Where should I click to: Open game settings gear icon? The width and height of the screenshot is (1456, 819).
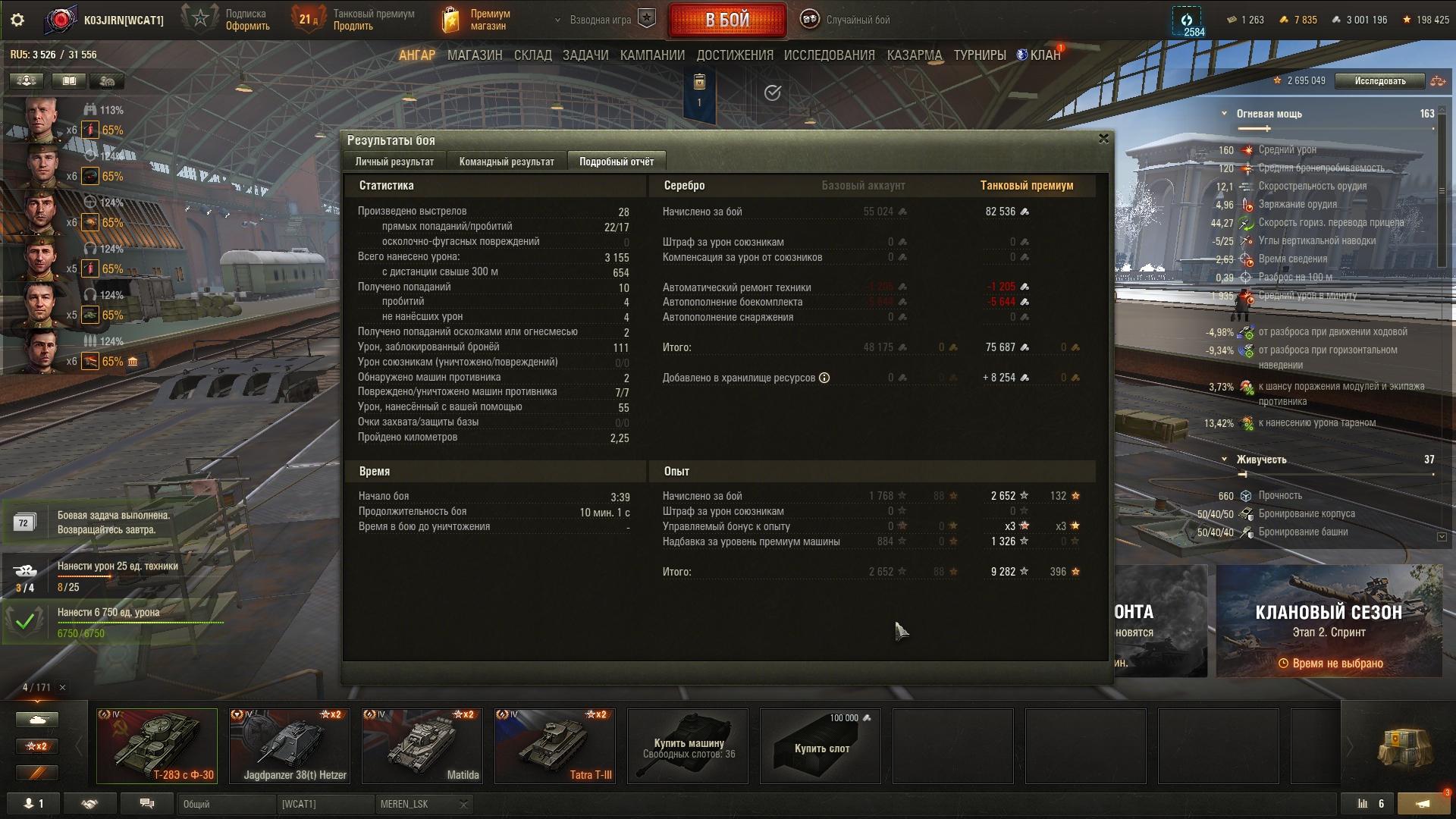point(17,20)
